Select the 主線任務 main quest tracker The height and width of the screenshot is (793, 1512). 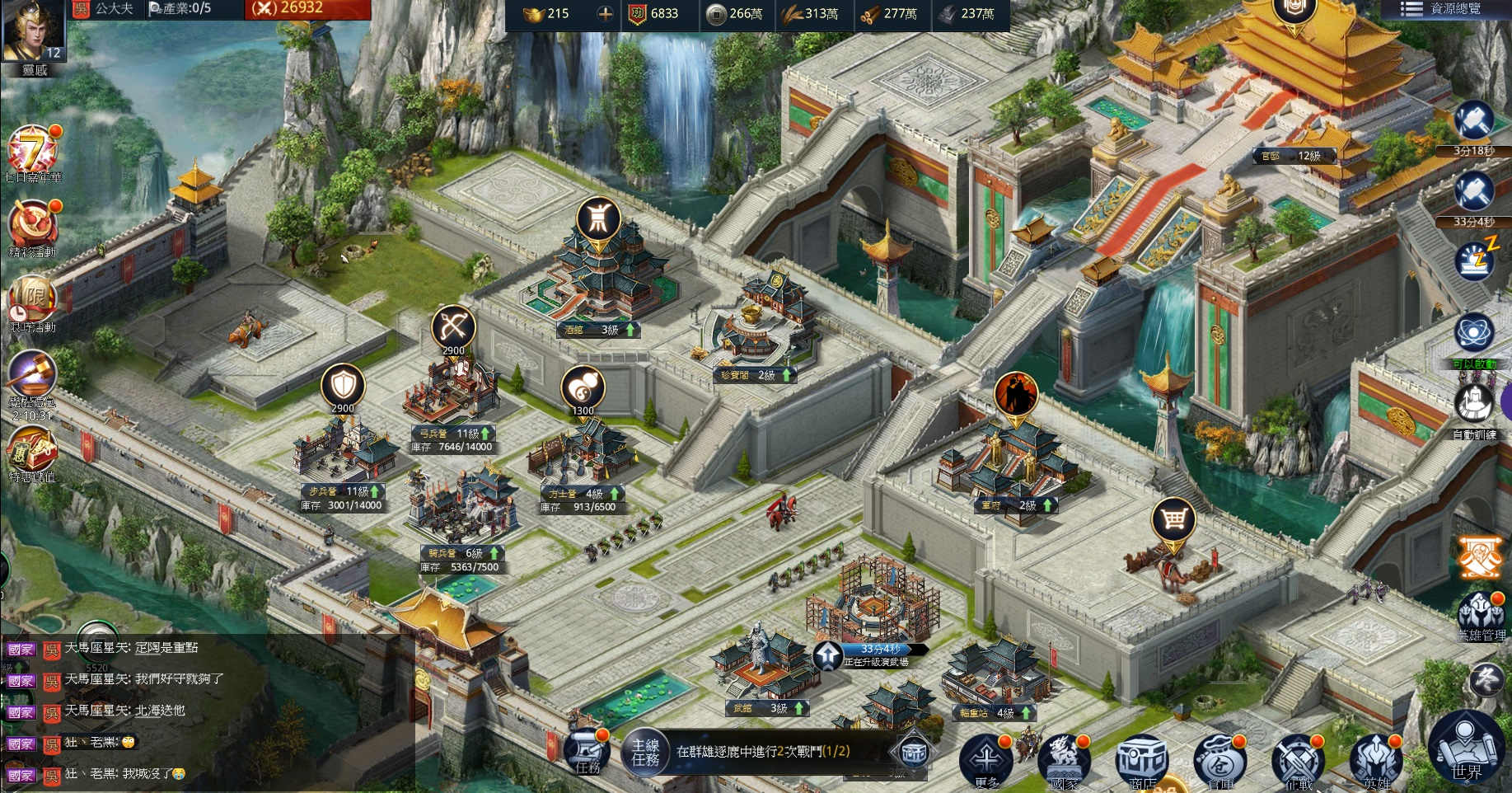645,752
